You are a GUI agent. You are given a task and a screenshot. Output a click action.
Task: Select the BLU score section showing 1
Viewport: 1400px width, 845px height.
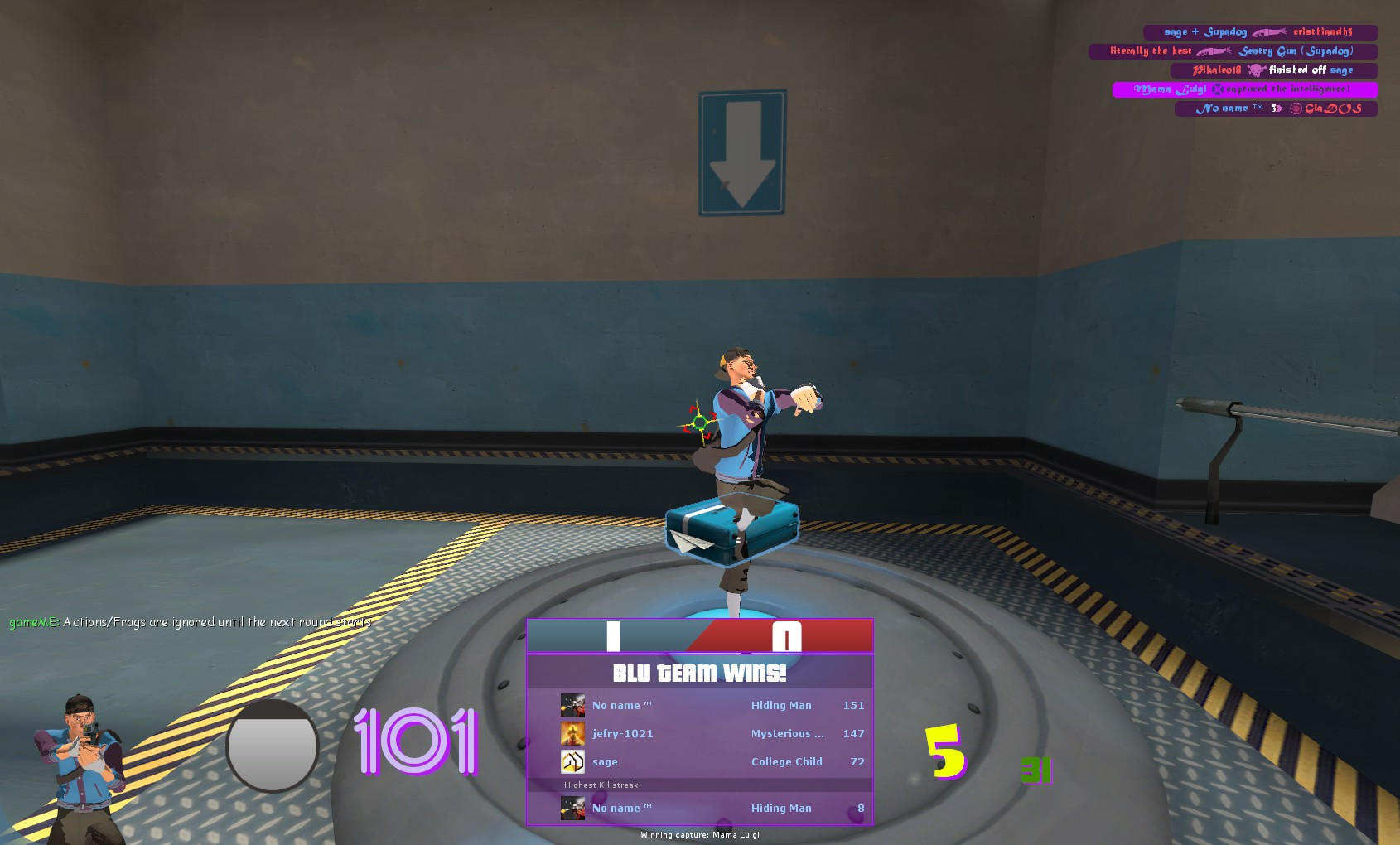tap(613, 635)
